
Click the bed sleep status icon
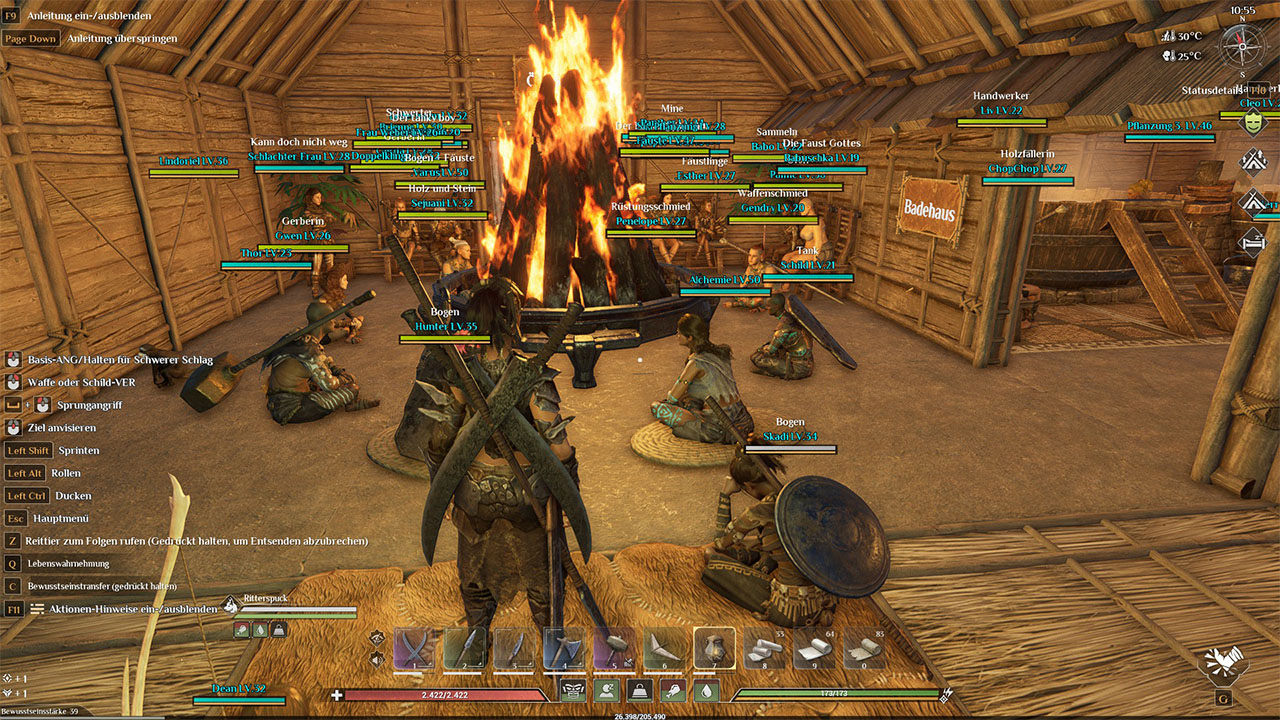point(1252,241)
